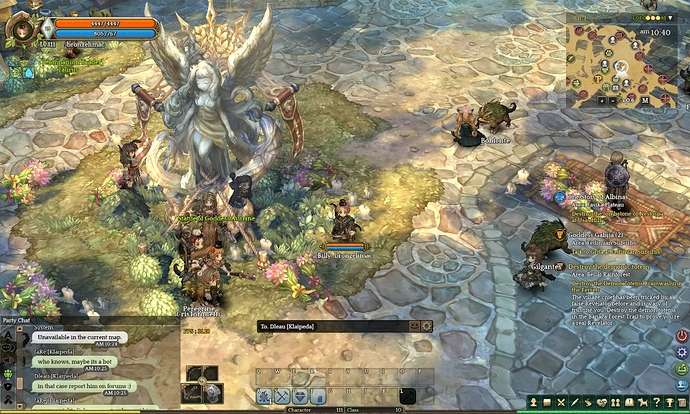Open the minimap

pos(618,66)
